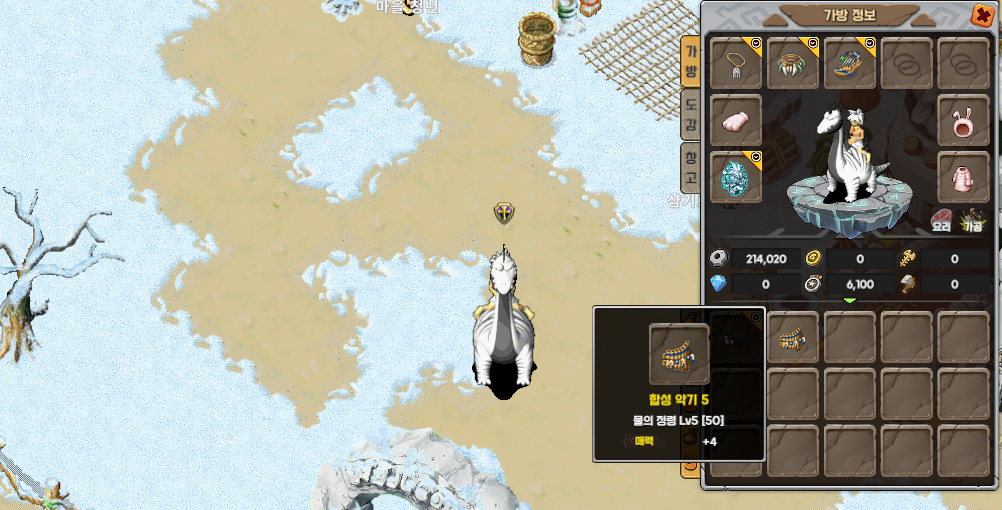Select the equipped blue harp instrument slot
Viewport: 1002px width, 510px height.
(x=850, y=64)
